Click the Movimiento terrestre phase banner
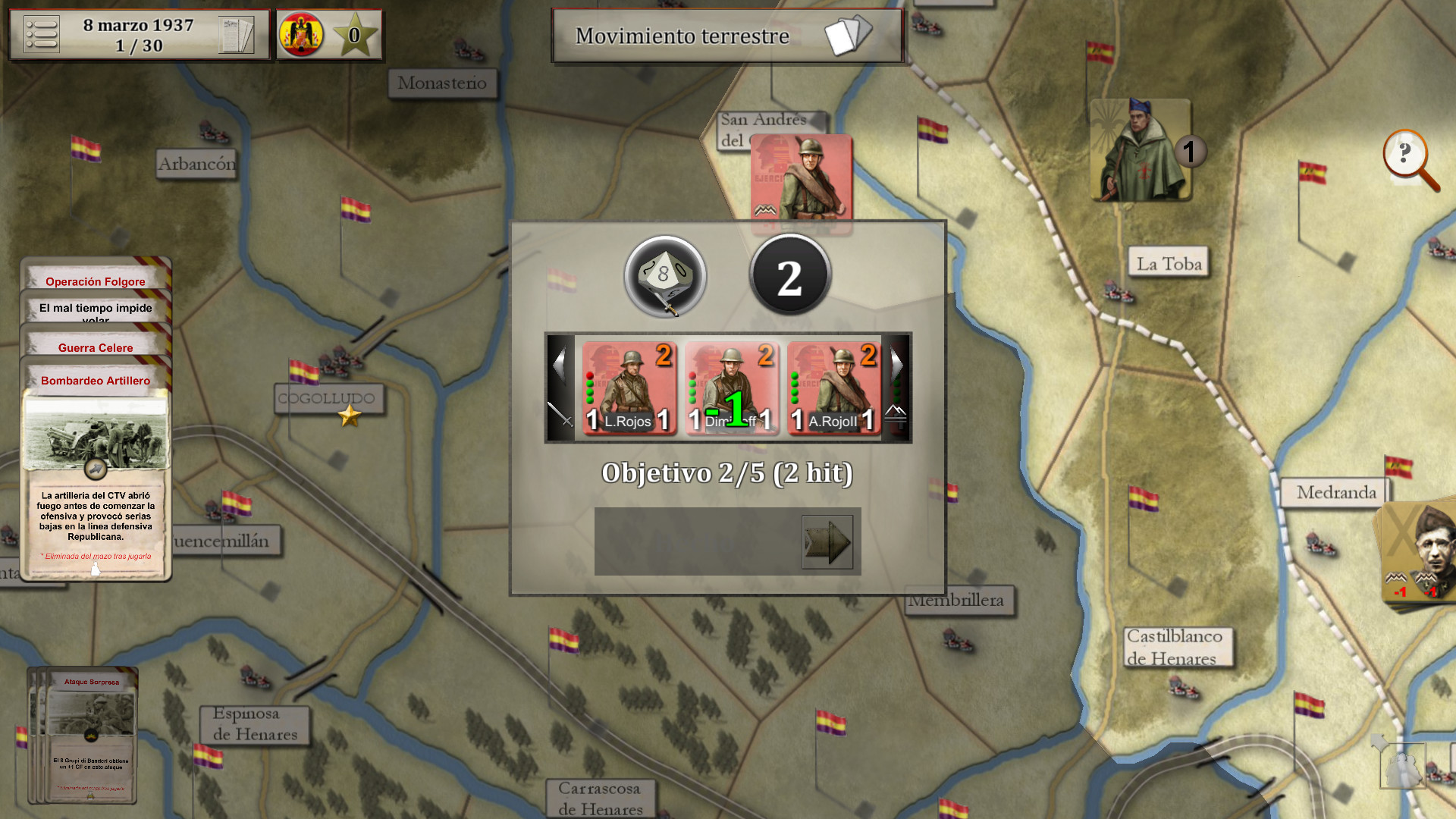Viewport: 1456px width, 819px height. (682, 36)
